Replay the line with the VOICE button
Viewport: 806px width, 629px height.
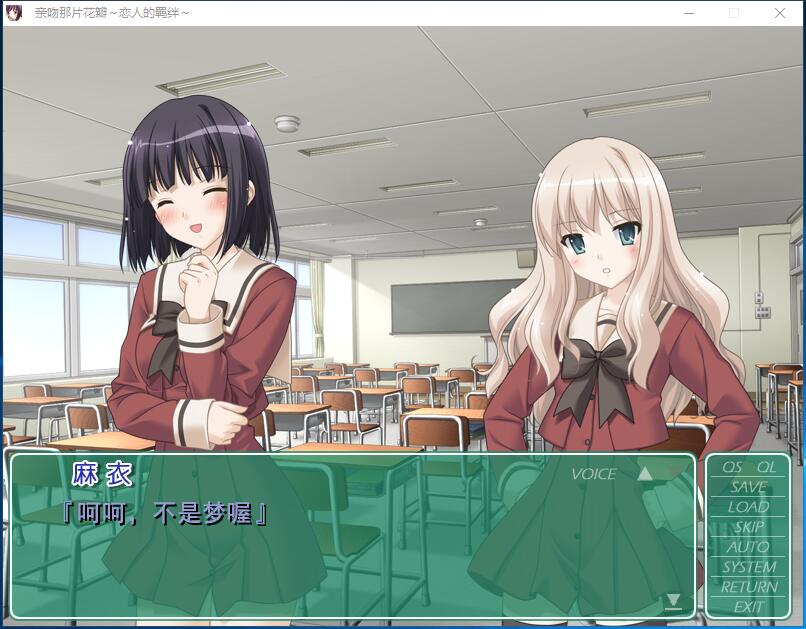pyautogui.click(x=593, y=474)
